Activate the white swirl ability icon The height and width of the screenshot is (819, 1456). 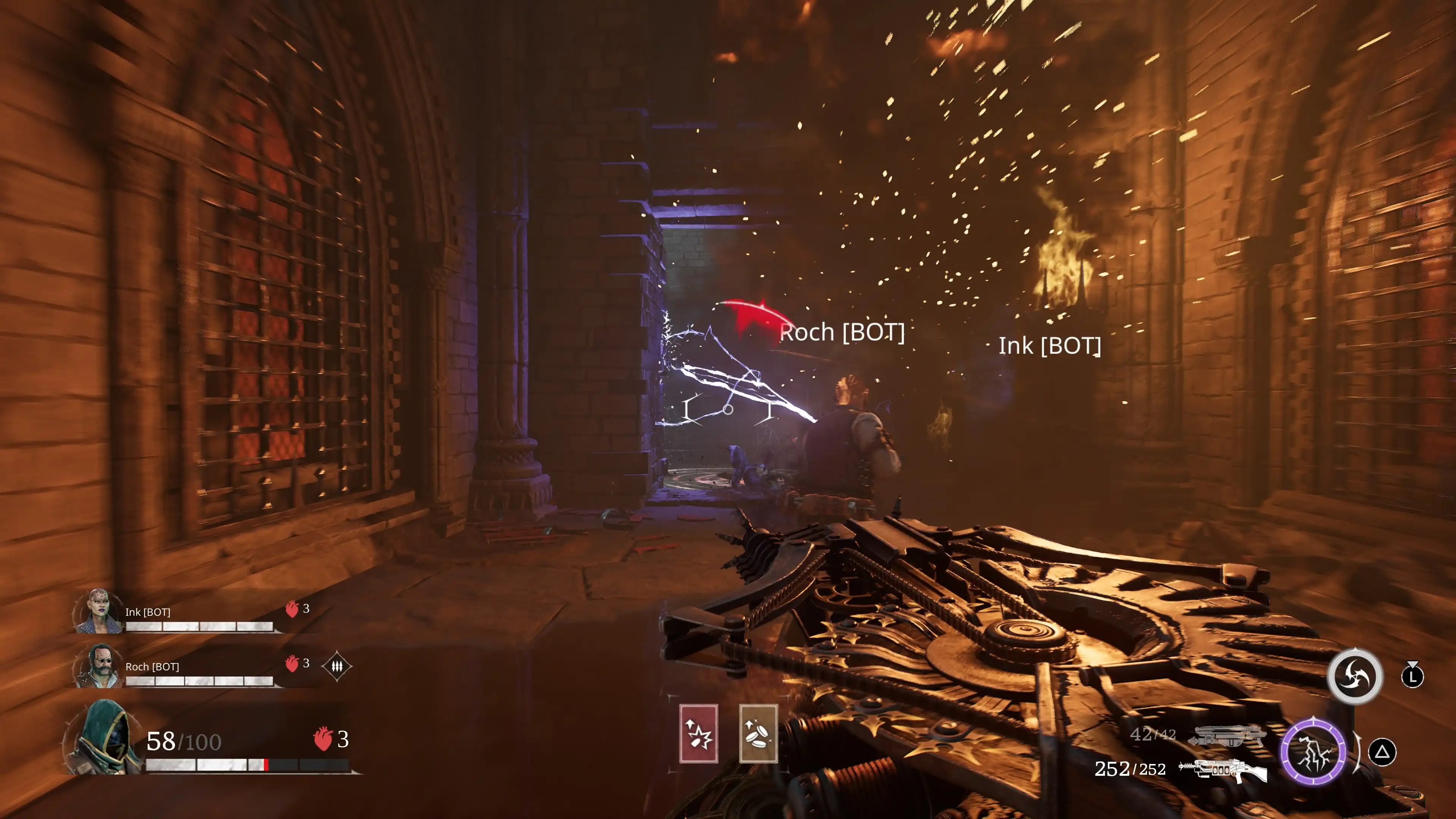click(x=1354, y=676)
